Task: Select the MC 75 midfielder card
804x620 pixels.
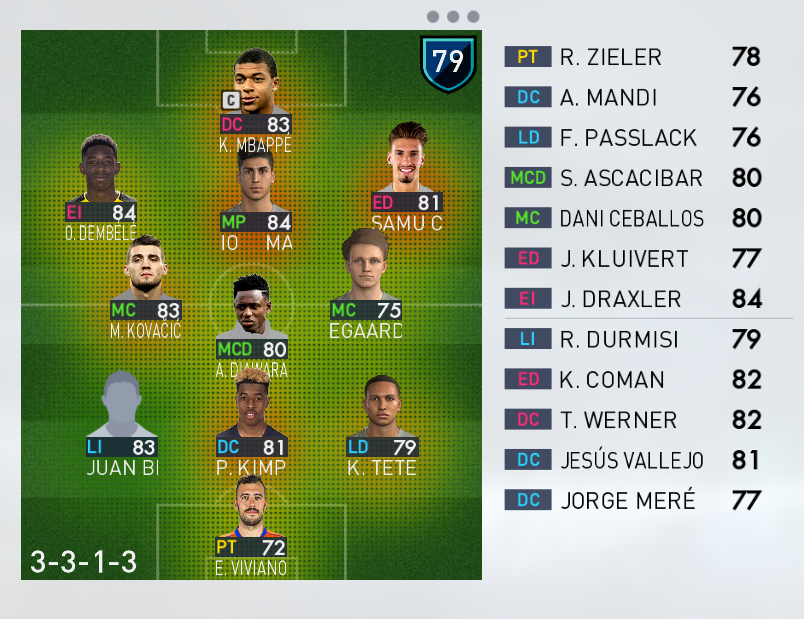Action: 366,285
